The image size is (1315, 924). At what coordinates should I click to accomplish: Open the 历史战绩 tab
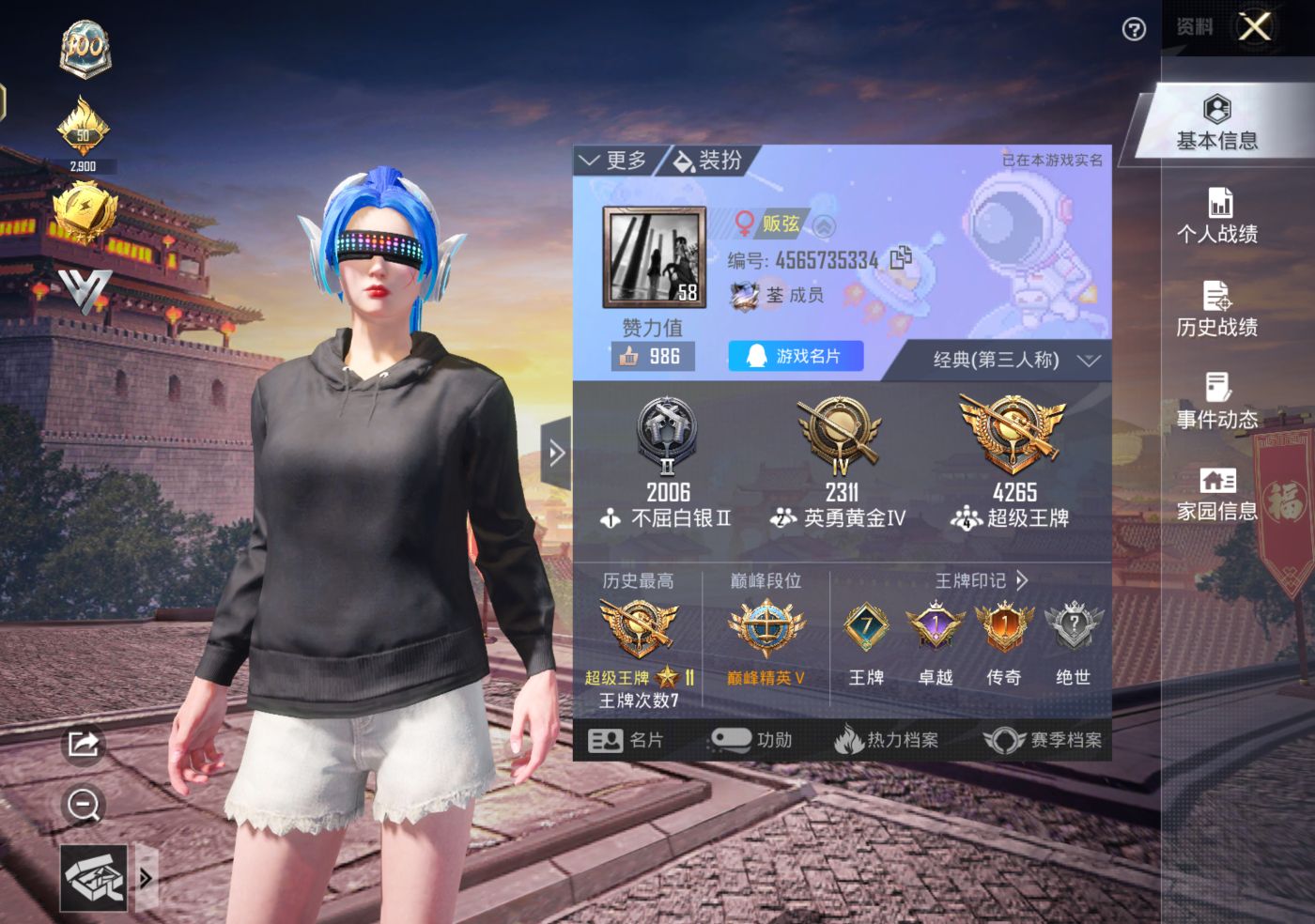click(x=1217, y=309)
